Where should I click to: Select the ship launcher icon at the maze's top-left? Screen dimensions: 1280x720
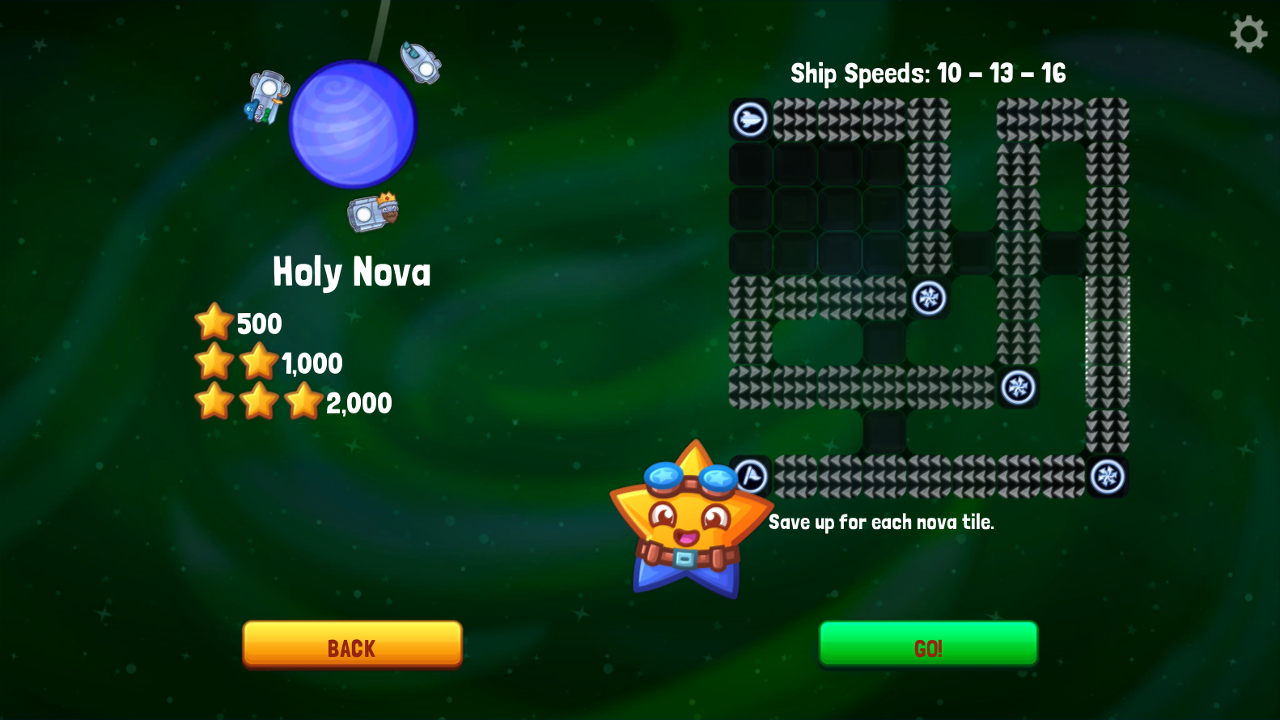point(749,121)
